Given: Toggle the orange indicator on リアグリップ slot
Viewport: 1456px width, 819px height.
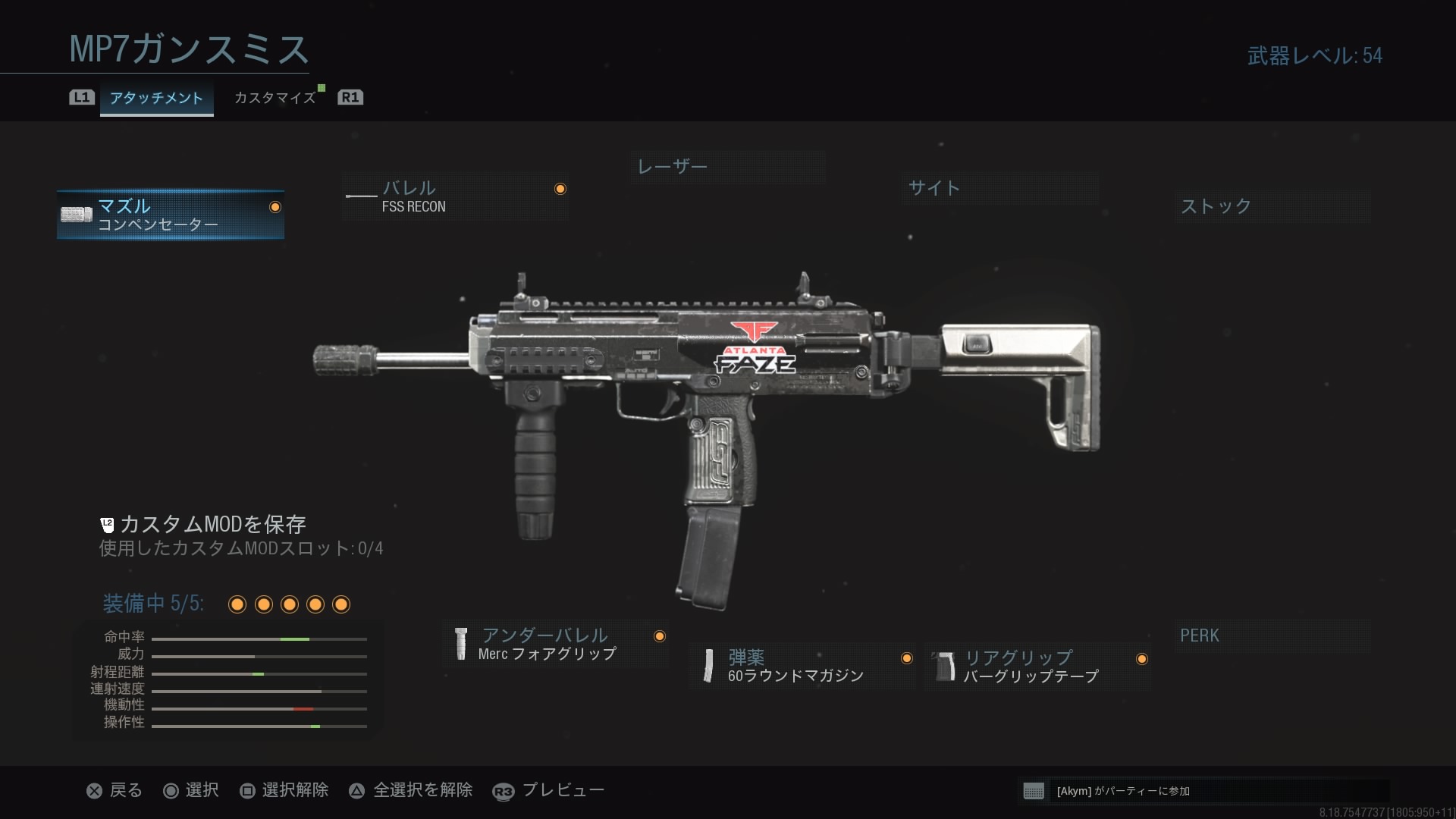Looking at the screenshot, I should (x=1141, y=659).
